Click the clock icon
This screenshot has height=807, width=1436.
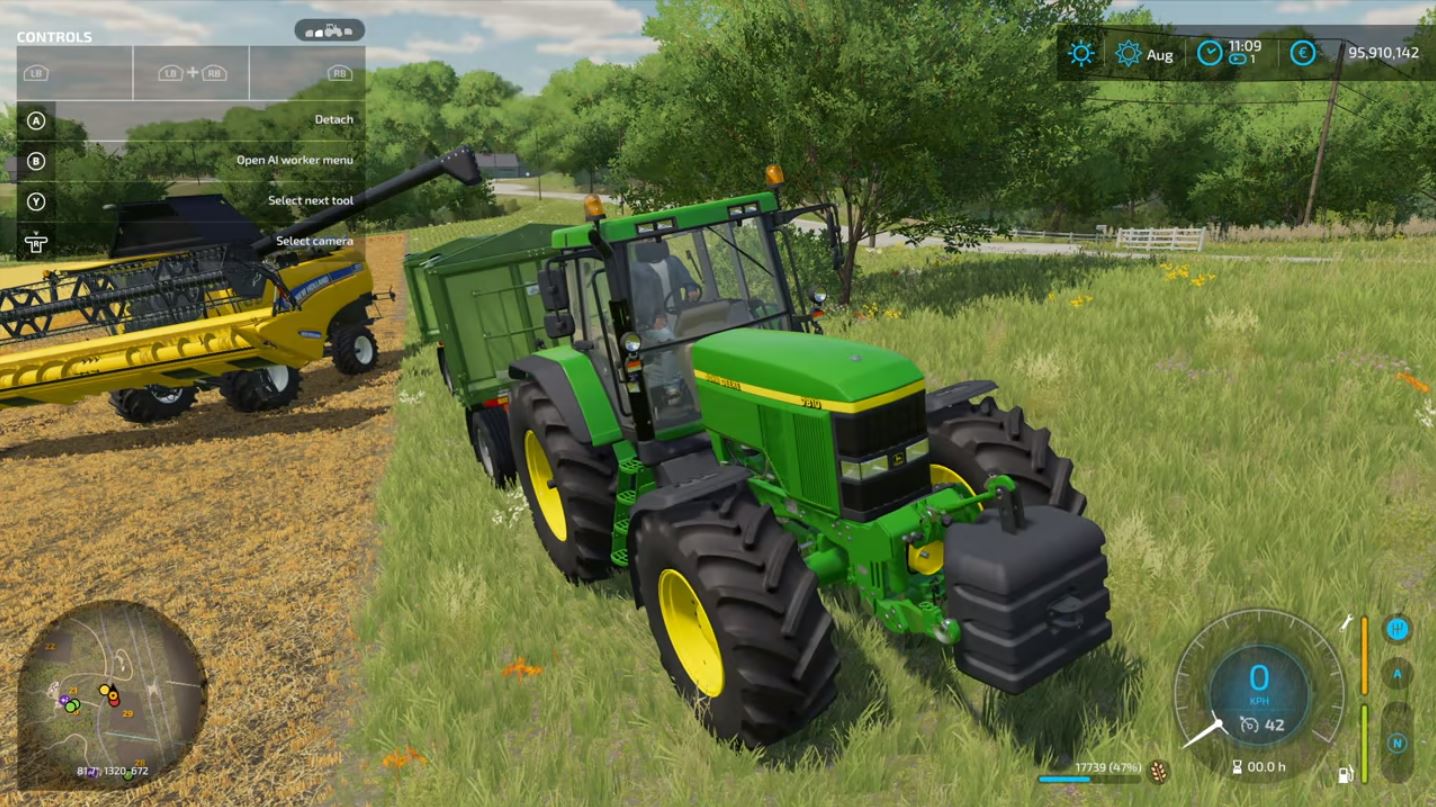click(x=1210, y=53)
